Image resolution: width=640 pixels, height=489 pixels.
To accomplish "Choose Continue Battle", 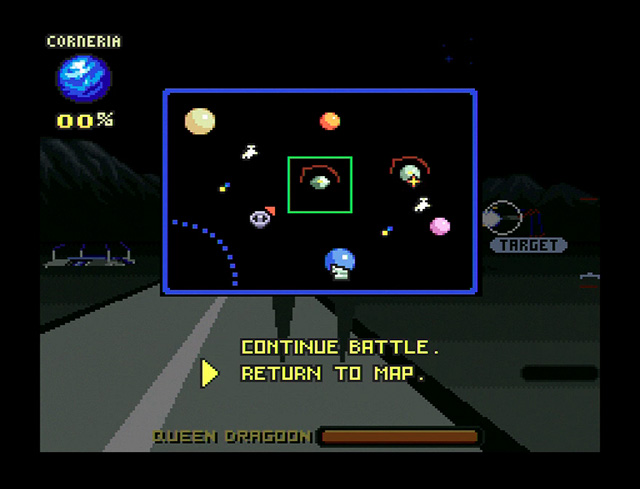I will coord(339,348).
